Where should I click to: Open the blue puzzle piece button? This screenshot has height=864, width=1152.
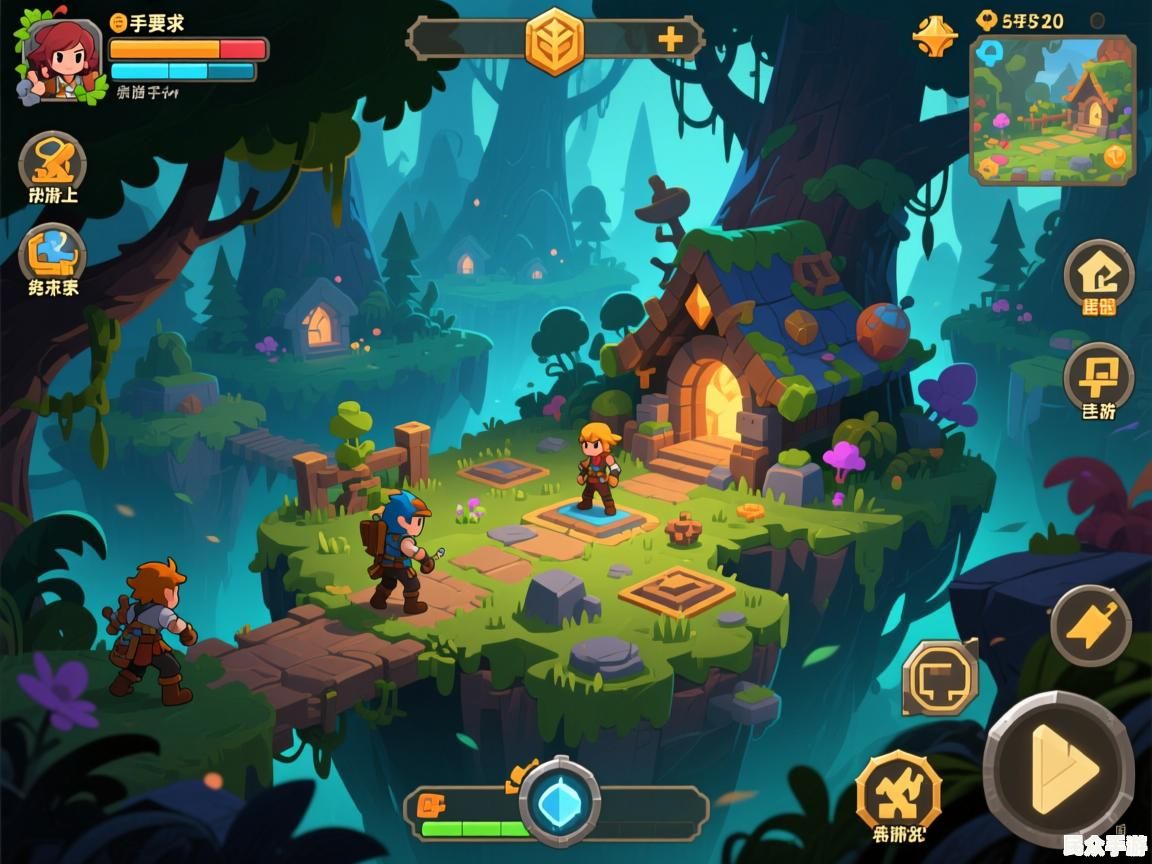[x=53, y=255]
